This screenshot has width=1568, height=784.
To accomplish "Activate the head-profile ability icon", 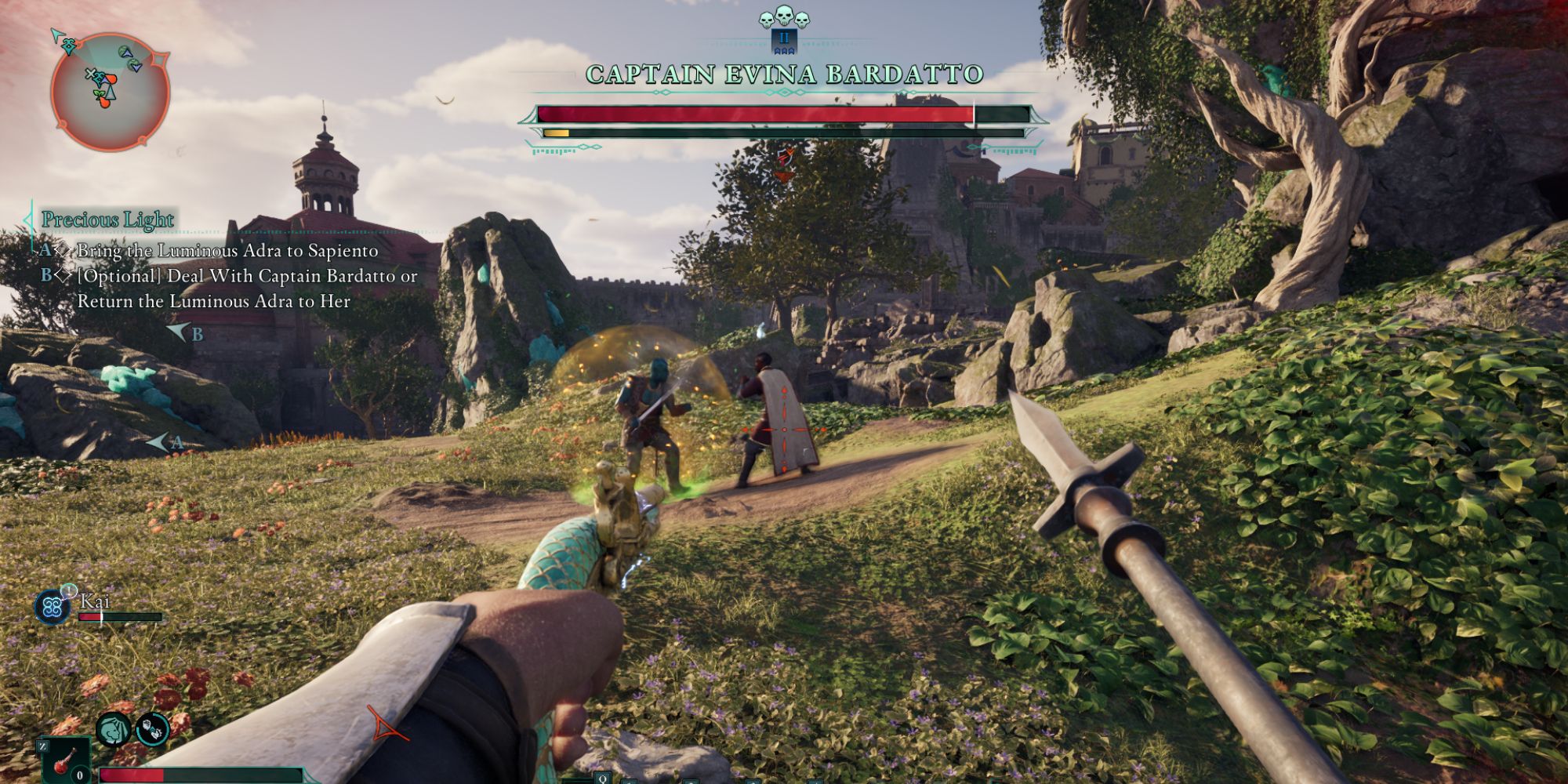I will (x=114, y=729).
